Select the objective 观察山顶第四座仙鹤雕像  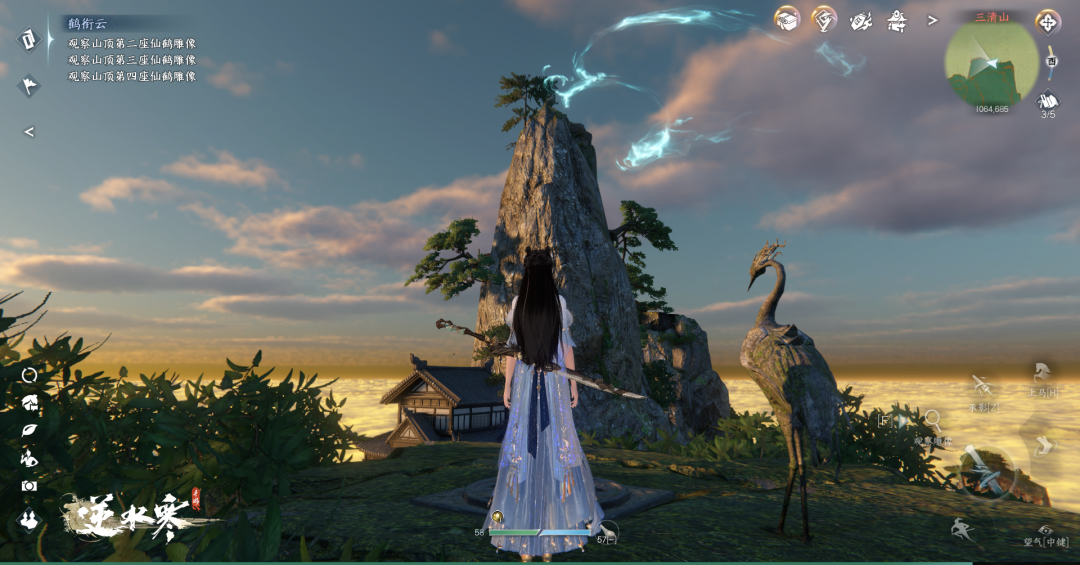pyautogui.click(x=132, y=76)
